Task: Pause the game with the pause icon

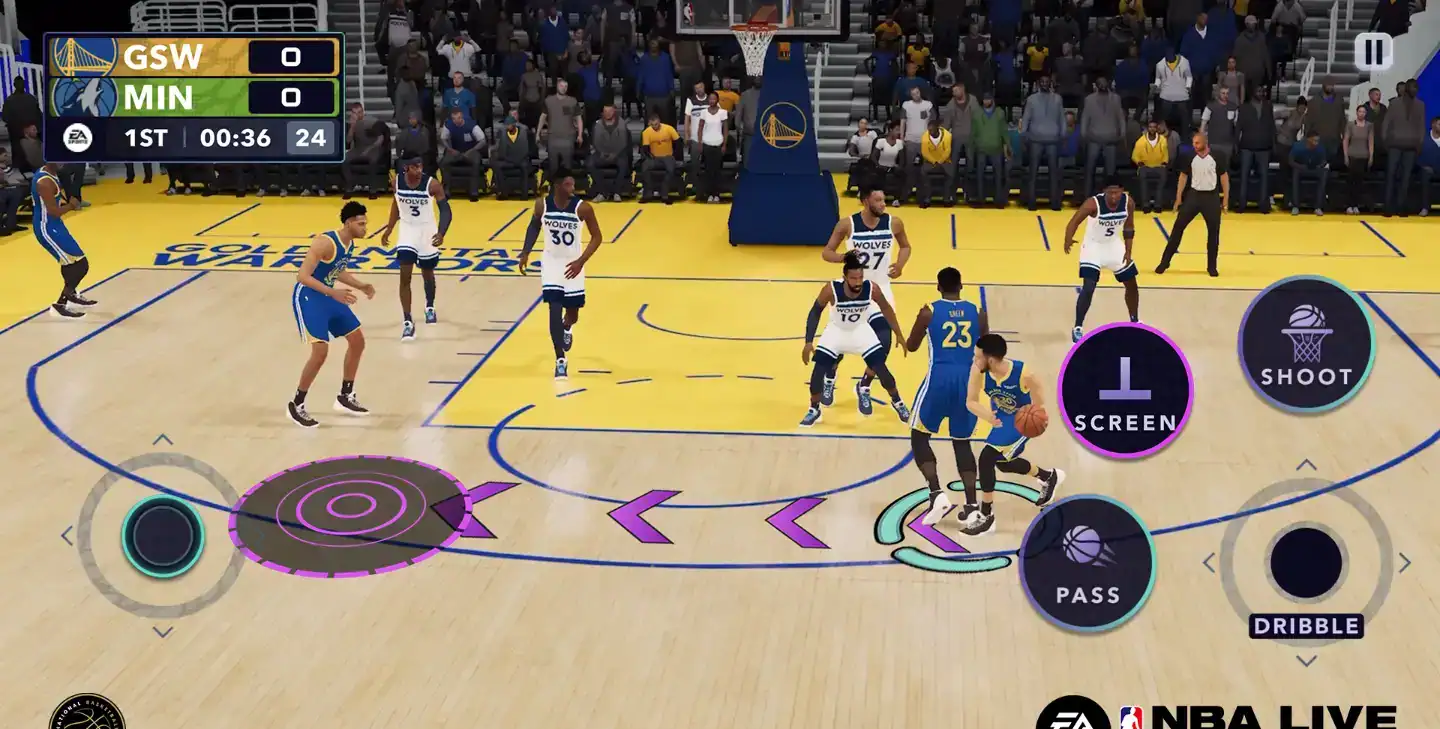Action: click(x=1373, y=52)
